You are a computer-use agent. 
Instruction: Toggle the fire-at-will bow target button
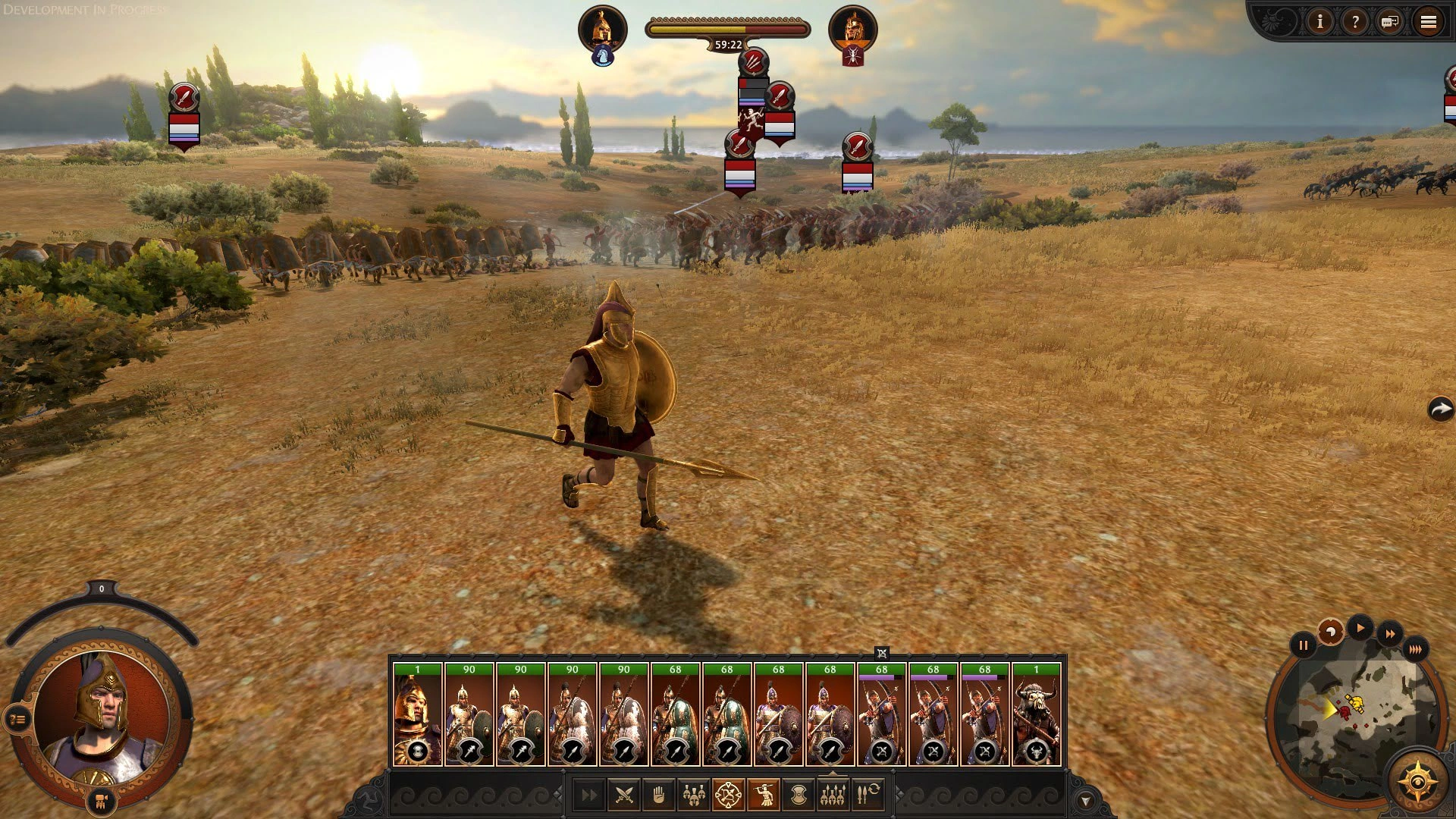pos(729,795)
